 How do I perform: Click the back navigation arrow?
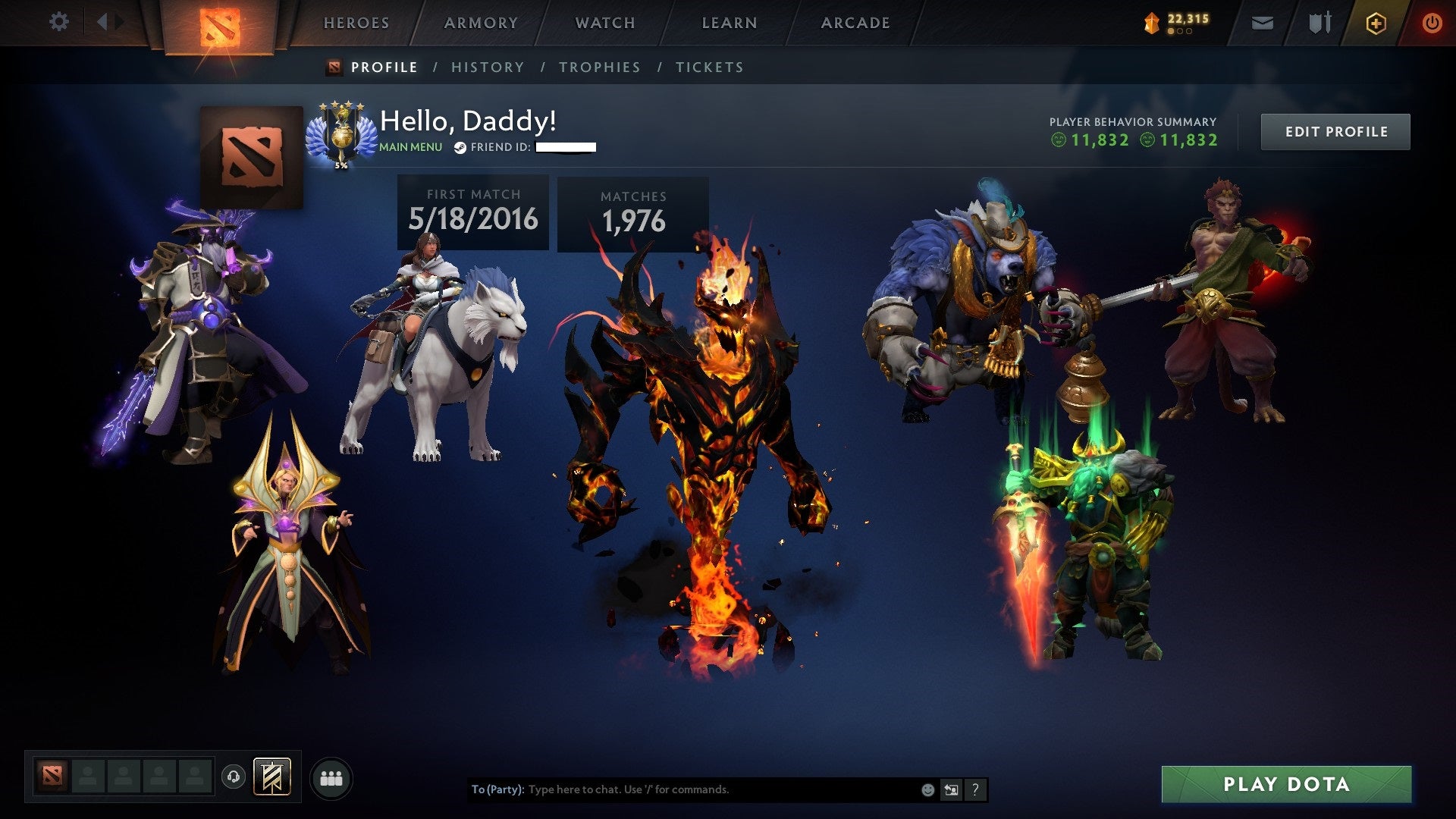[x=103, y=21]
